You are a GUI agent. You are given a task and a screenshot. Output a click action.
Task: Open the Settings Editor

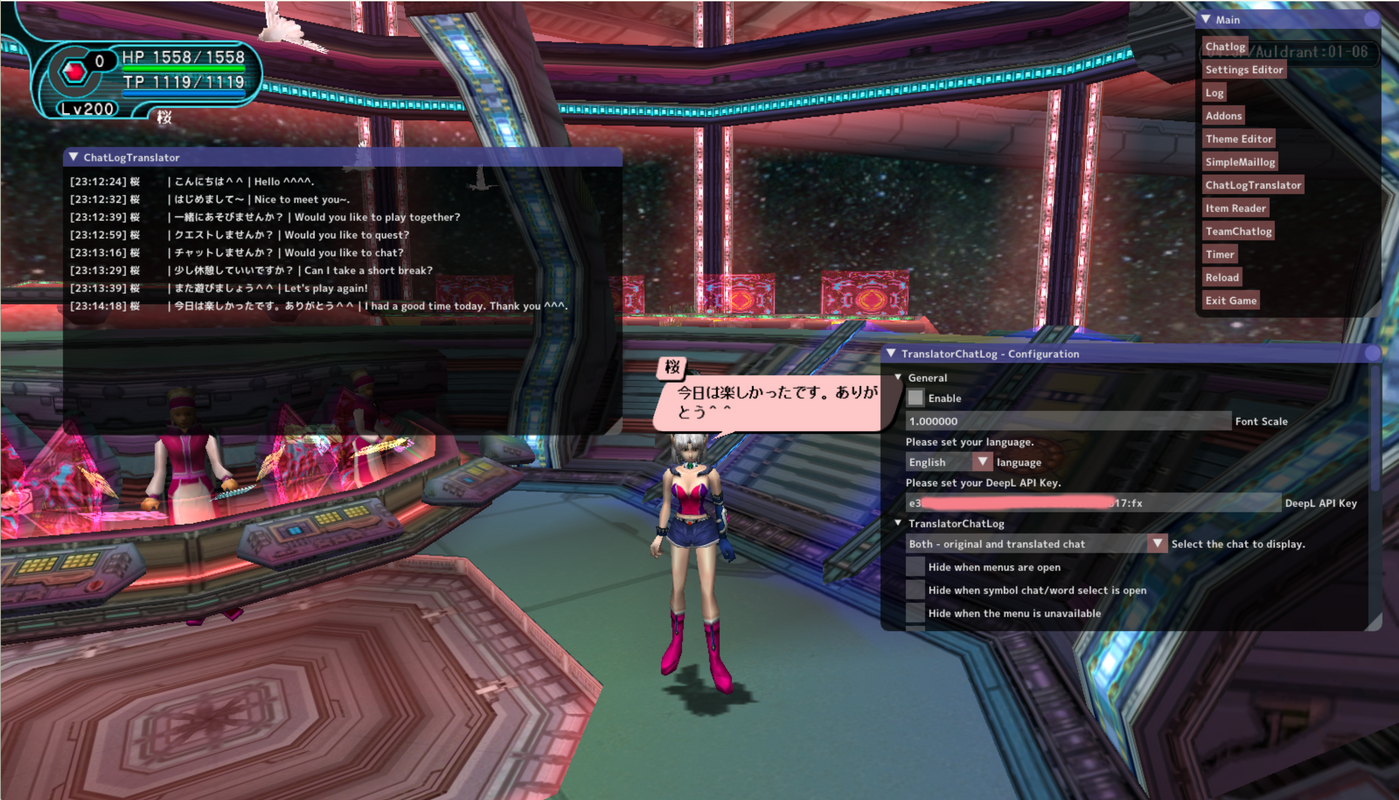tap(1244, 70)
